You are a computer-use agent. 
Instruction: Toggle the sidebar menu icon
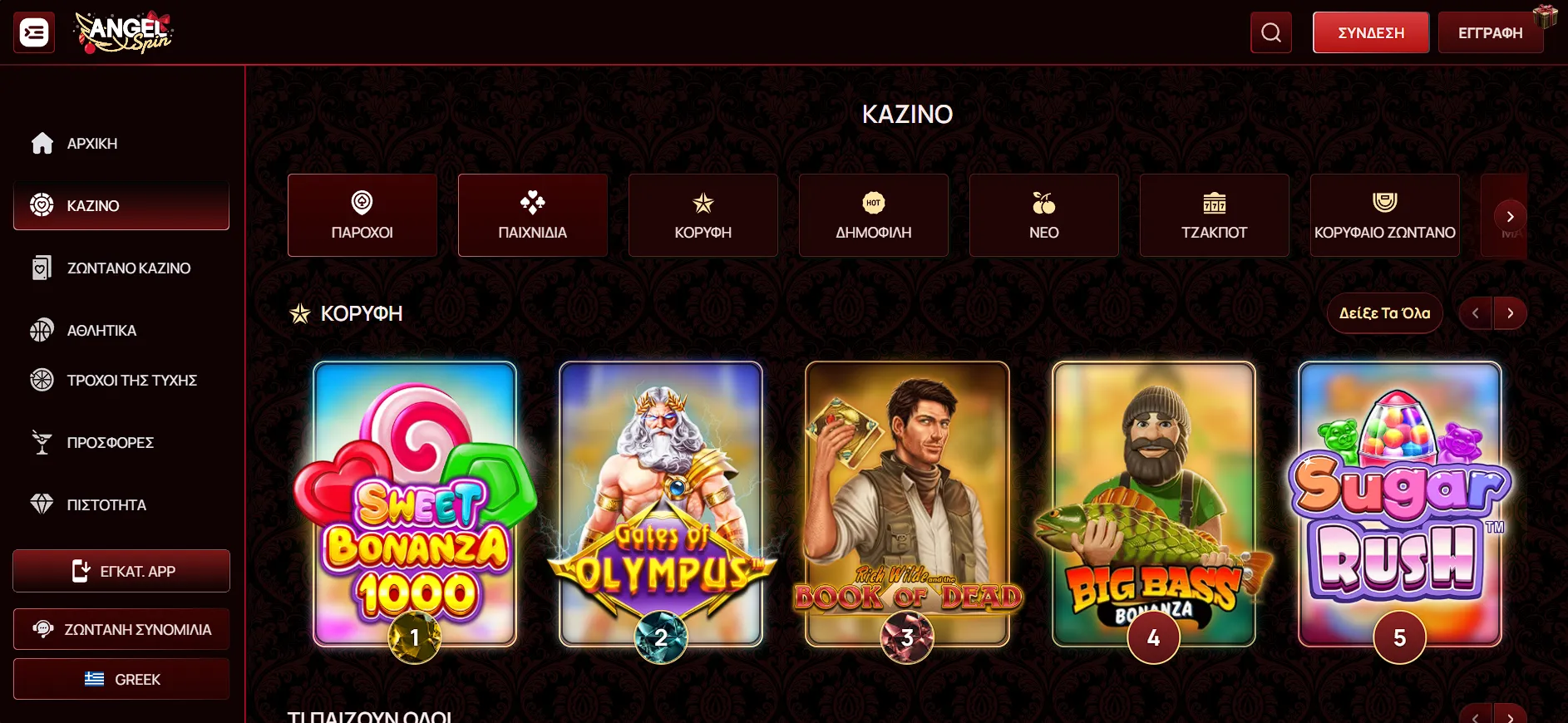click(x=34, y=32)
